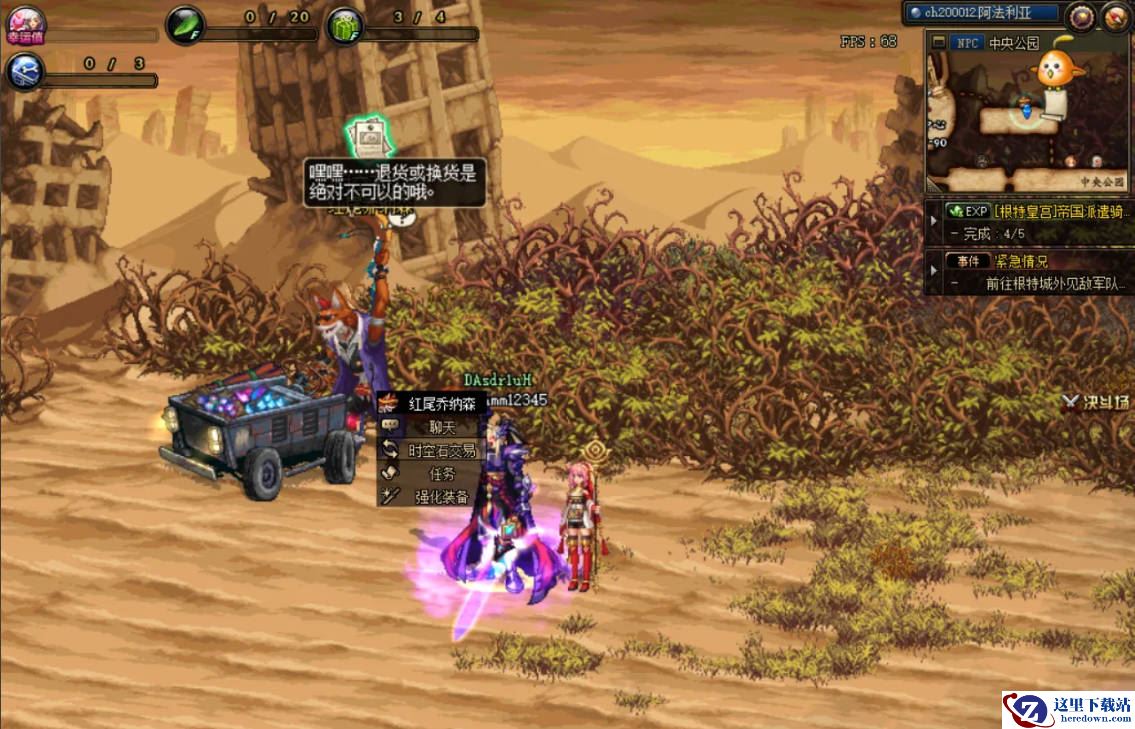Open the EXP quest 根特皇宫 tracker entry
The width and height of the screenshot is (1135, 729).
pos(1035,212)
